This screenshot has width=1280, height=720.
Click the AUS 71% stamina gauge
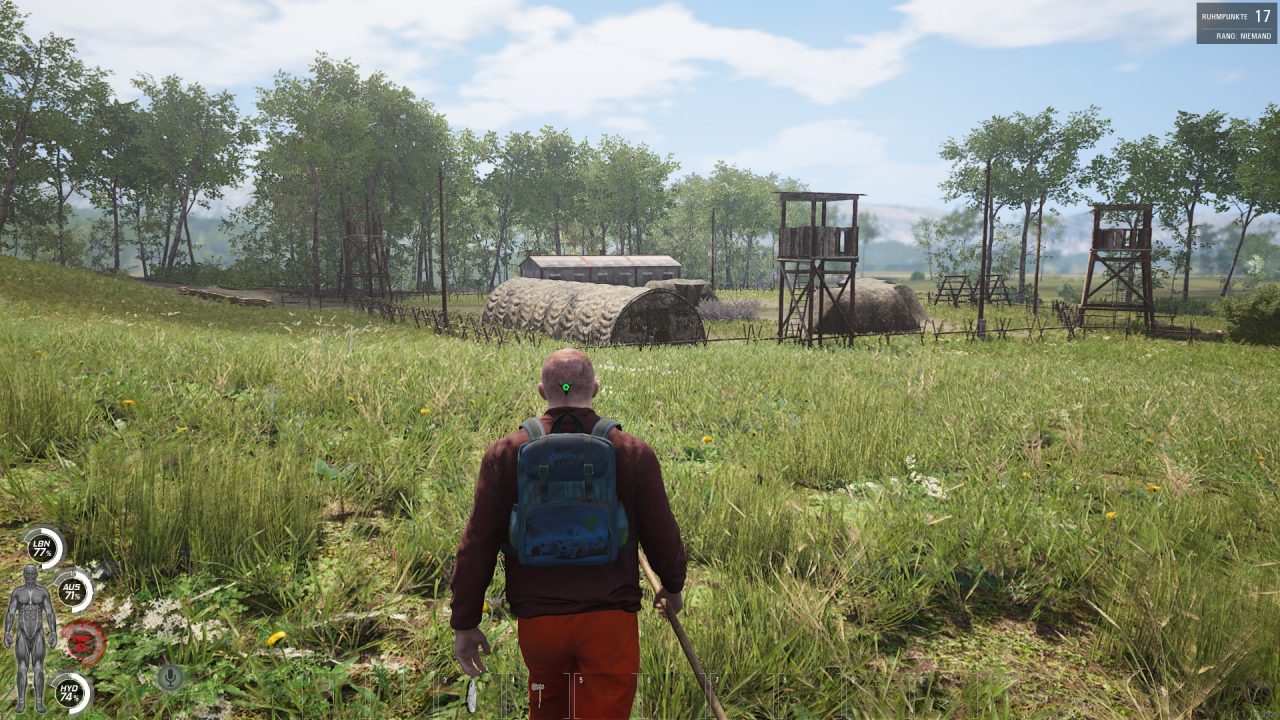click(x=72, y=591)
